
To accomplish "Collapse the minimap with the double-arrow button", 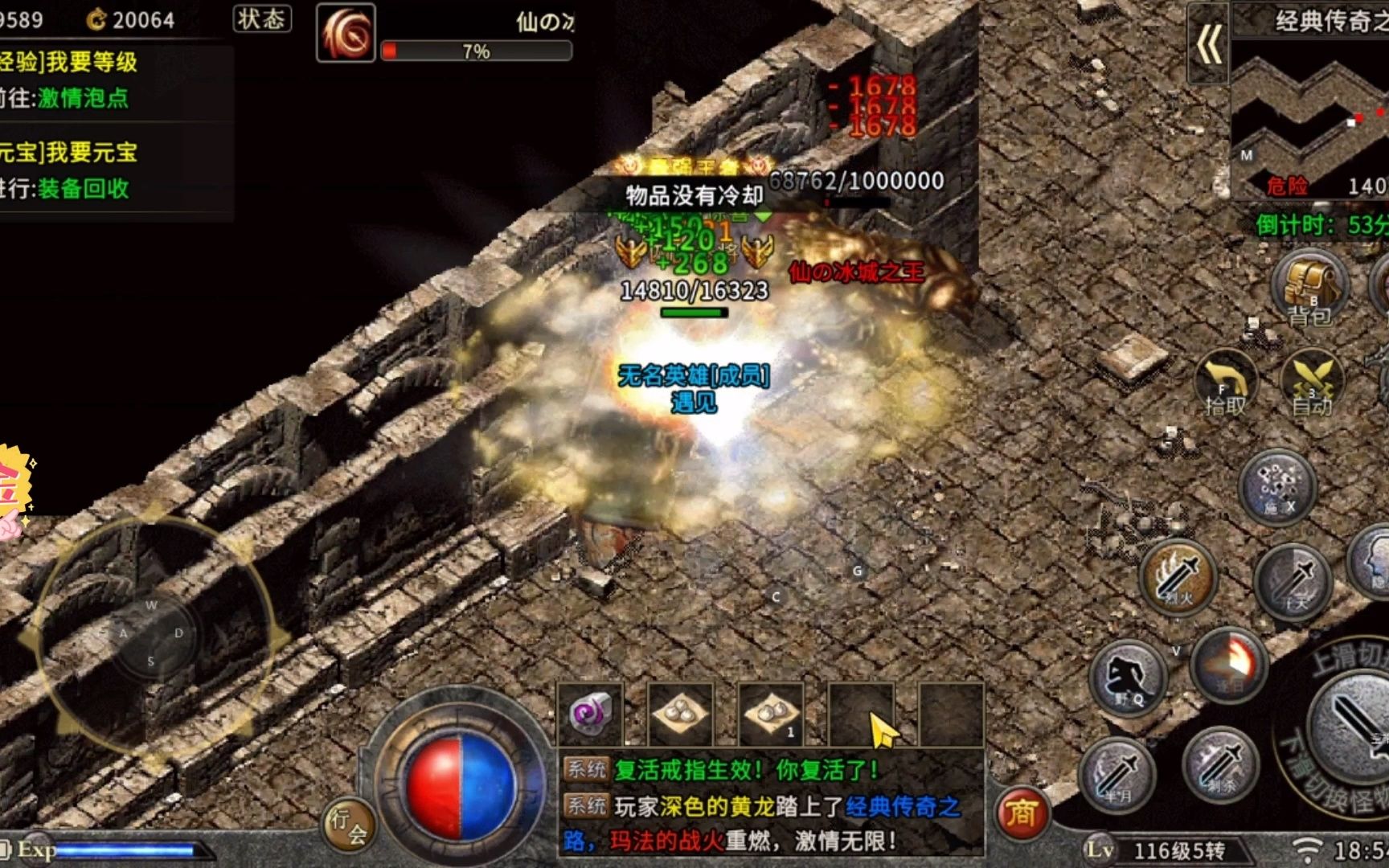I will (x=1208, y=43).
